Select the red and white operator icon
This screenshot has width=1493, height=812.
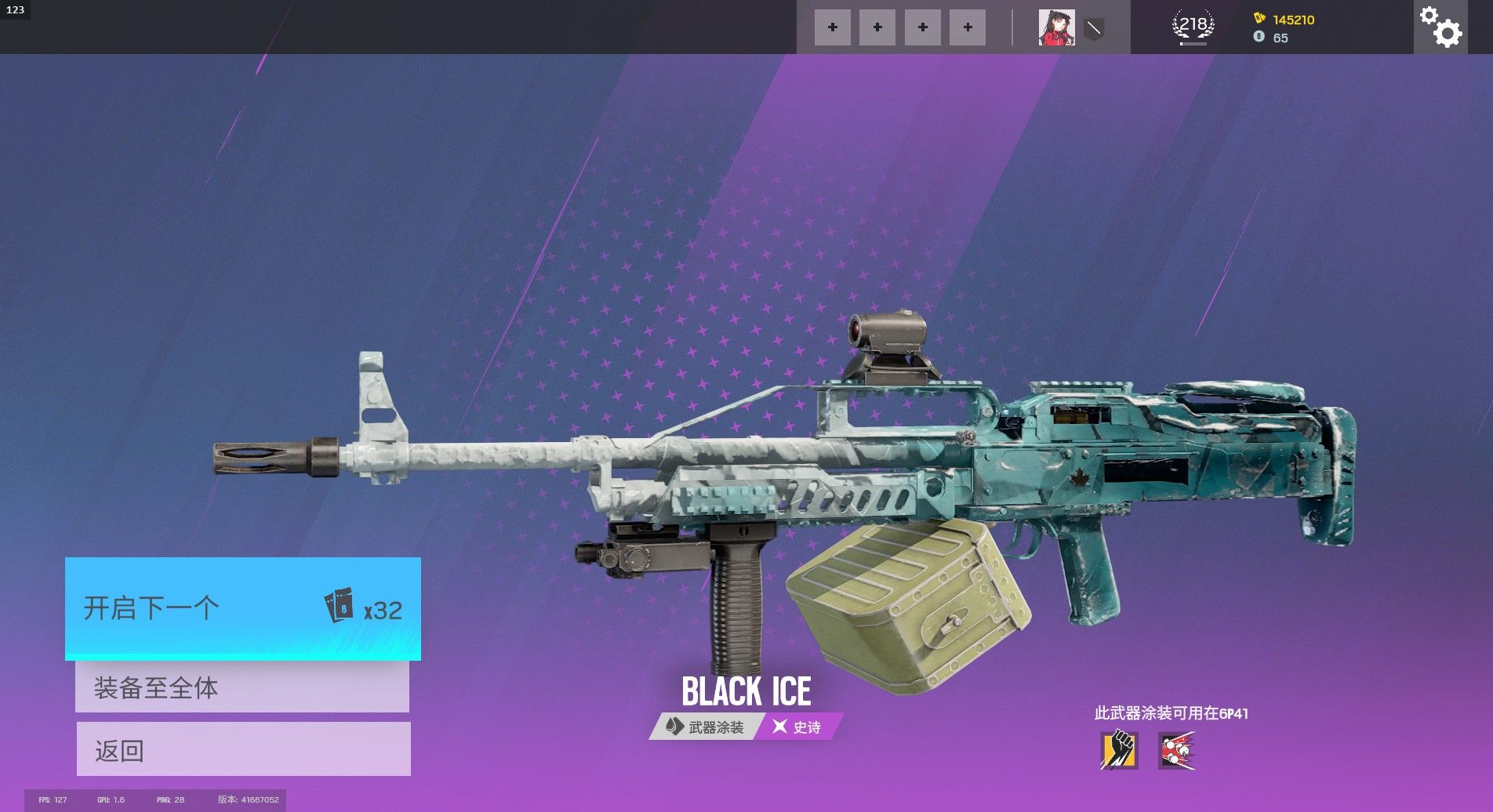click(x=1177, y=750)
